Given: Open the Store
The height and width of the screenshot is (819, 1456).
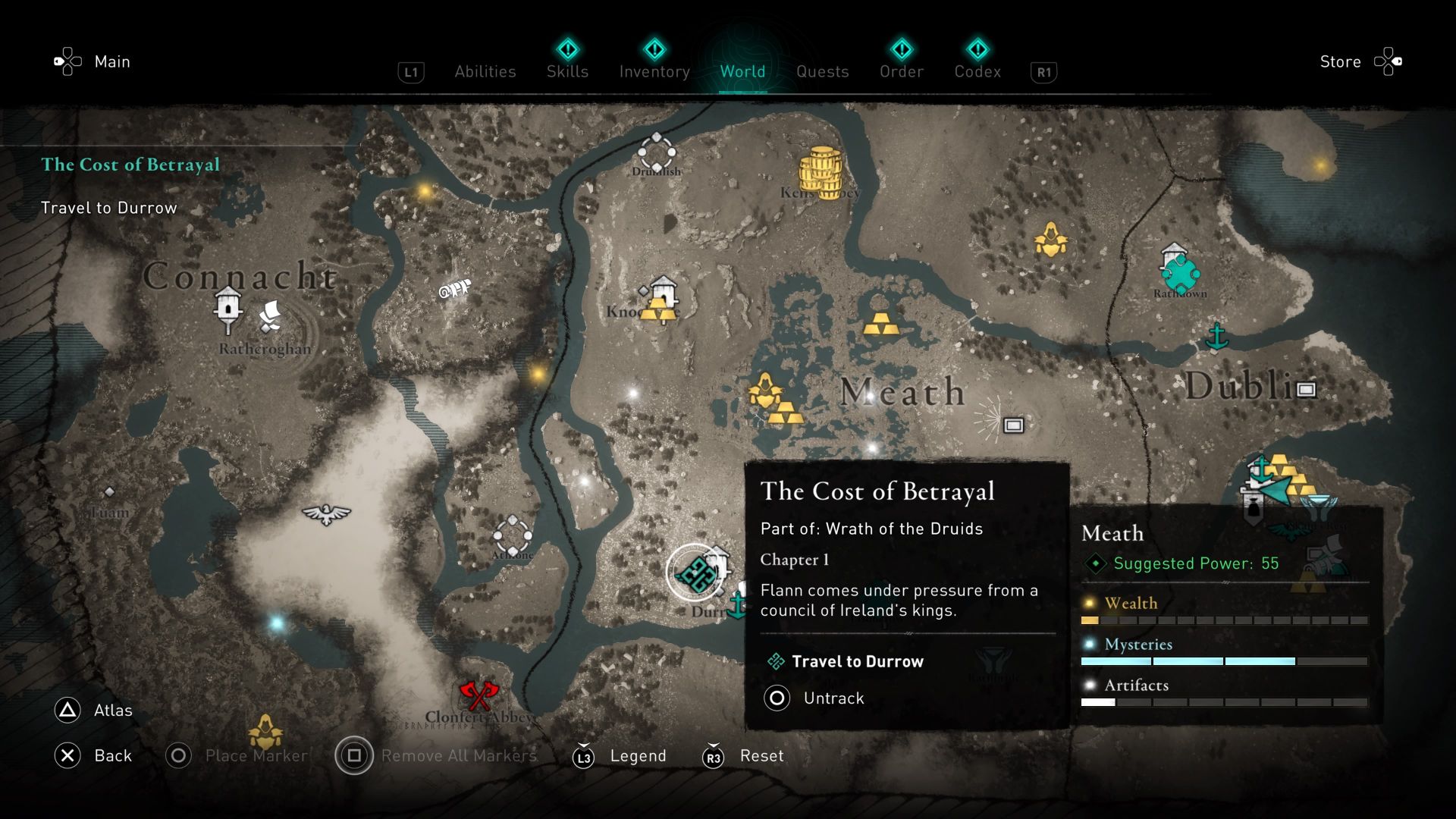Looking at the screenshot, I should pos(1340,61).
